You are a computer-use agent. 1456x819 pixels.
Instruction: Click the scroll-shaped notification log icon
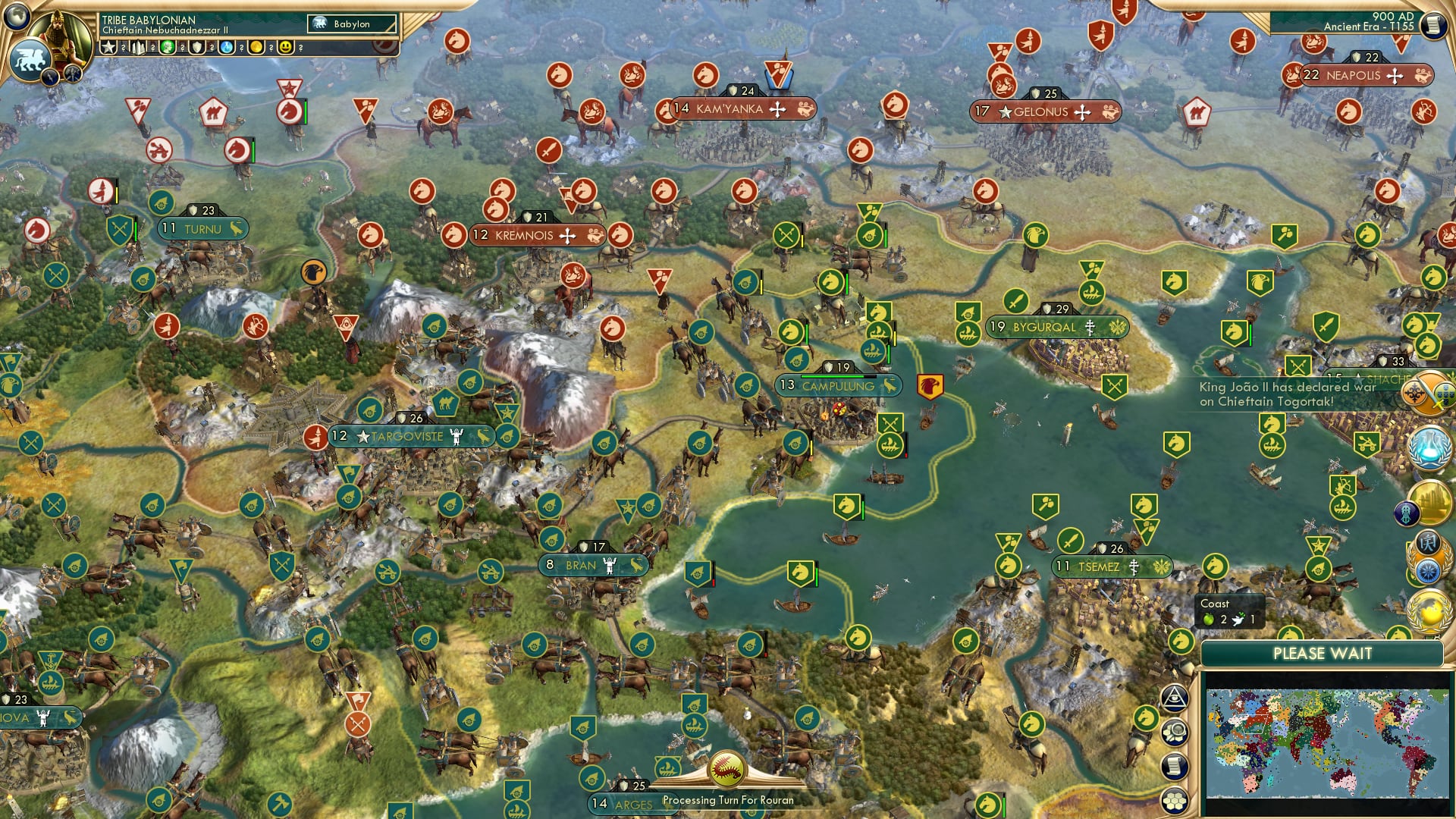pyautogui.click(x=1173, y=766)
